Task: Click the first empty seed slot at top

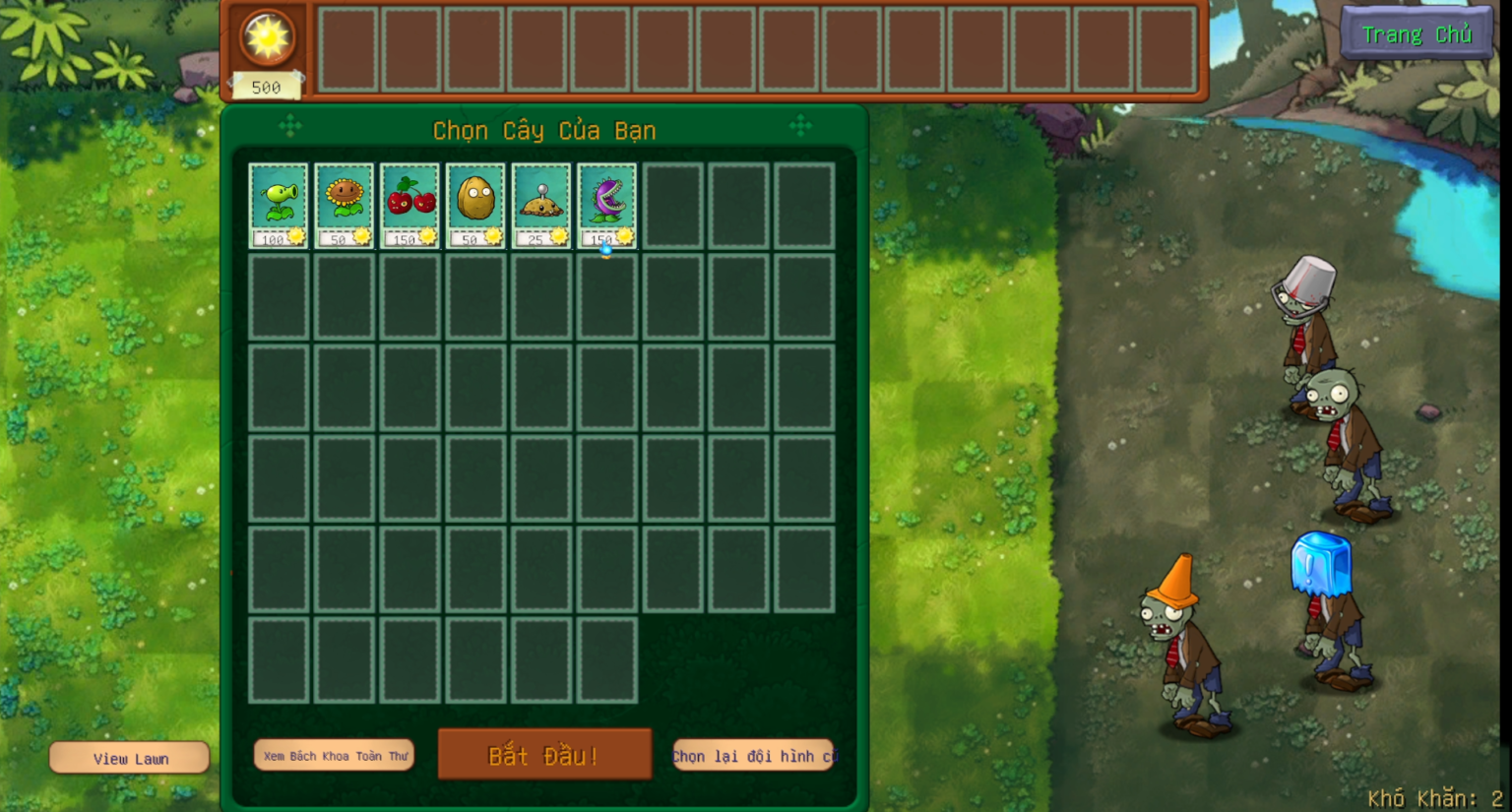Action: (346, 51)
